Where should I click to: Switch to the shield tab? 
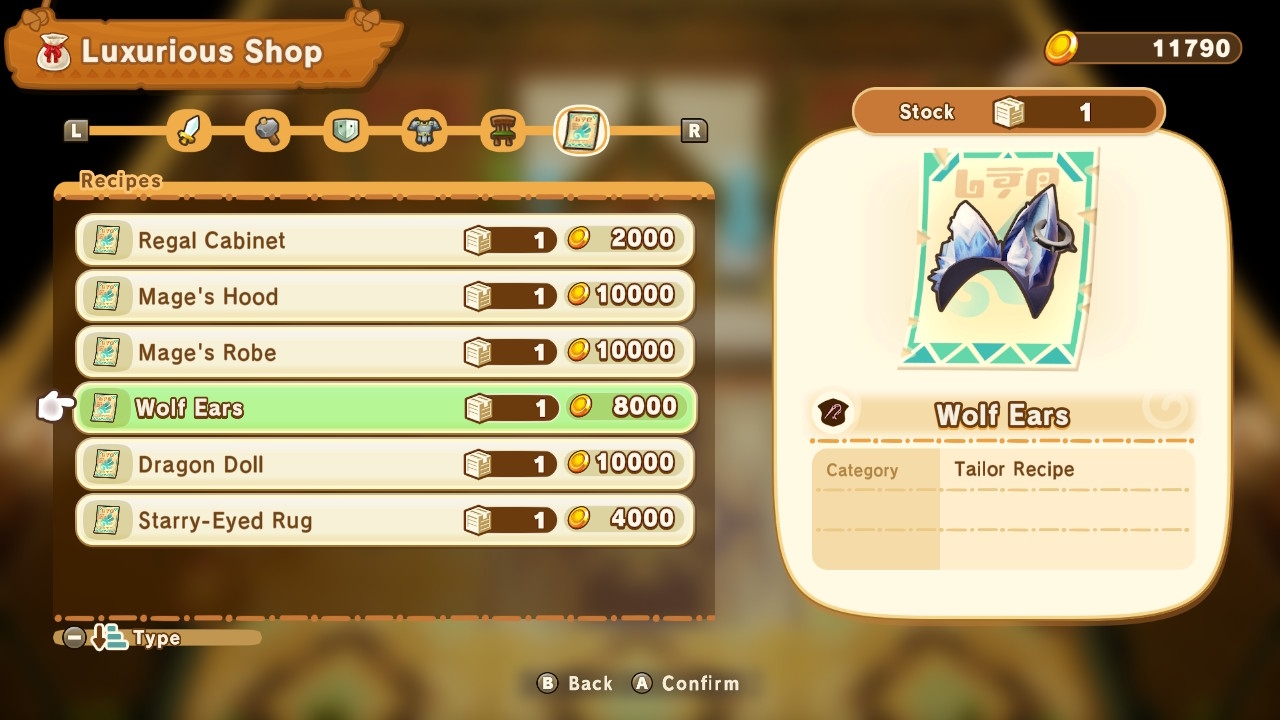pos(345,131)
